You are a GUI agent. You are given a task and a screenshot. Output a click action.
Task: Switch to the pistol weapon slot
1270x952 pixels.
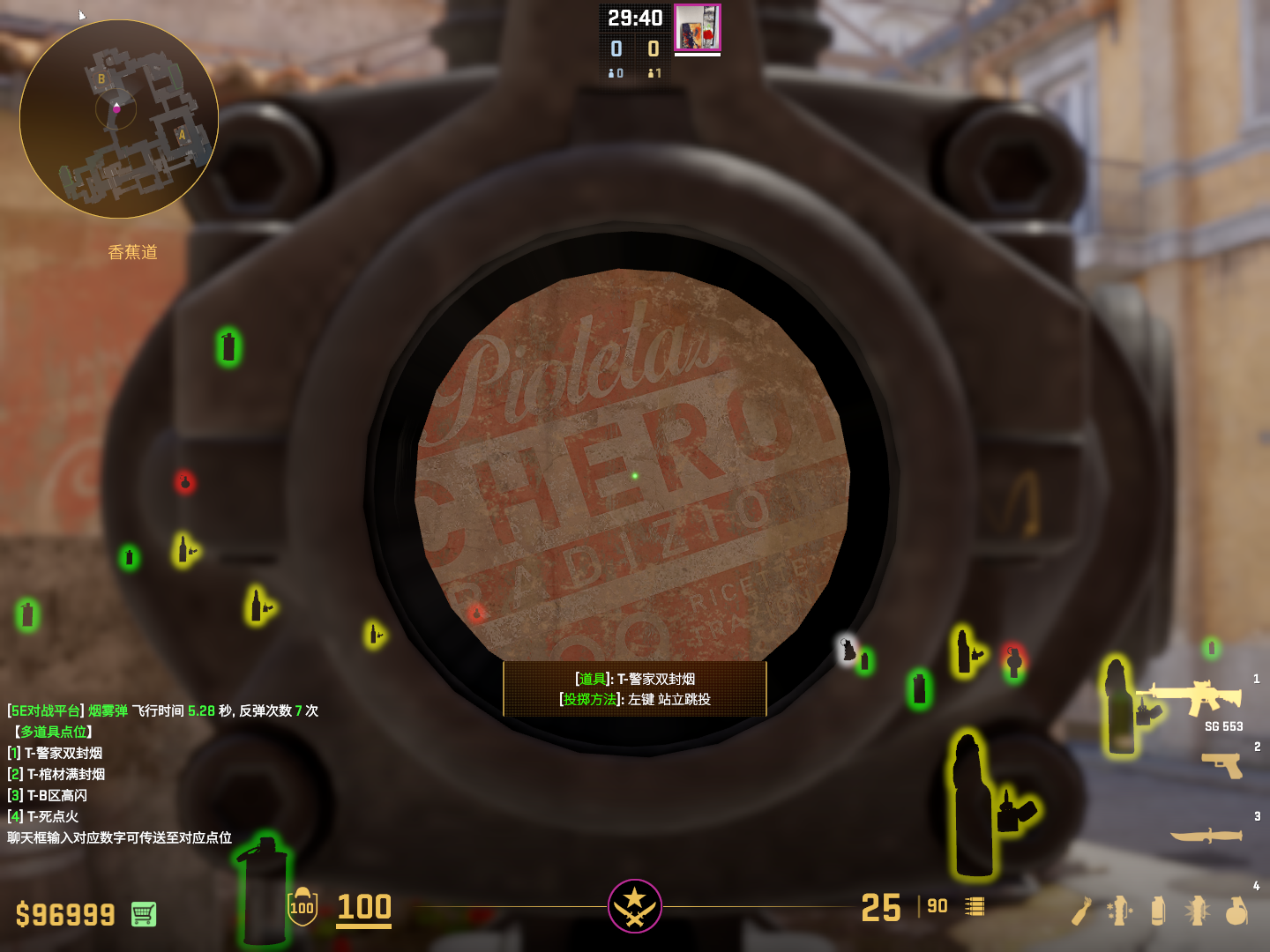click(1222, 764)
